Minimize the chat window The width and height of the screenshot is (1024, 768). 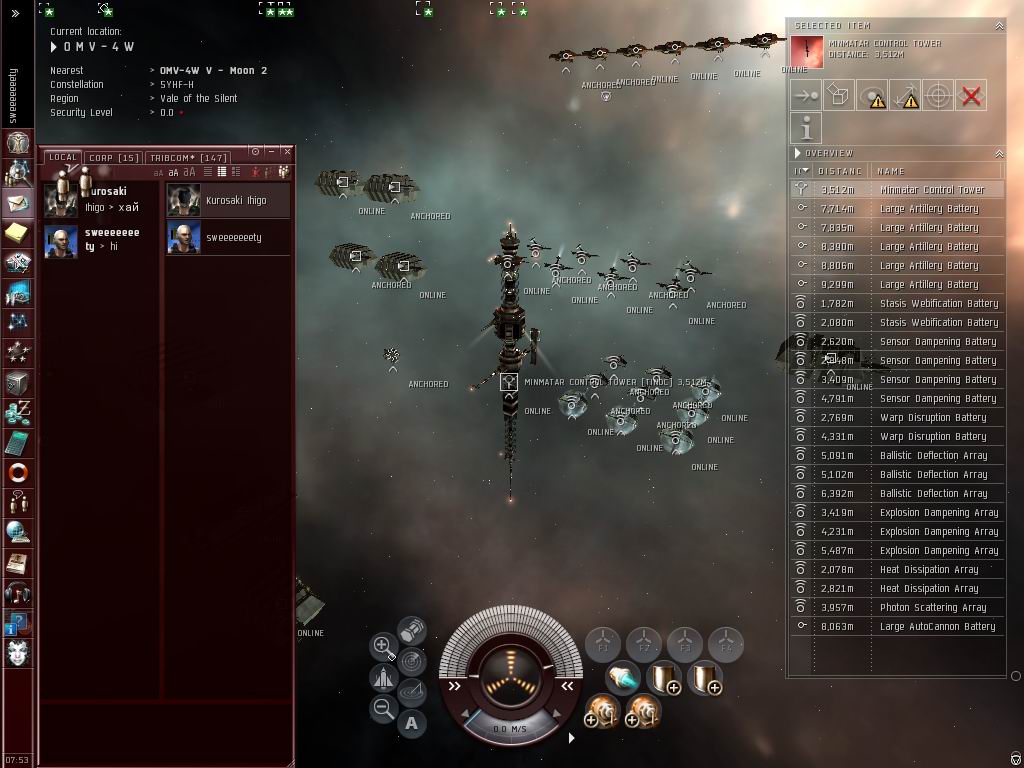pos(271,152)
